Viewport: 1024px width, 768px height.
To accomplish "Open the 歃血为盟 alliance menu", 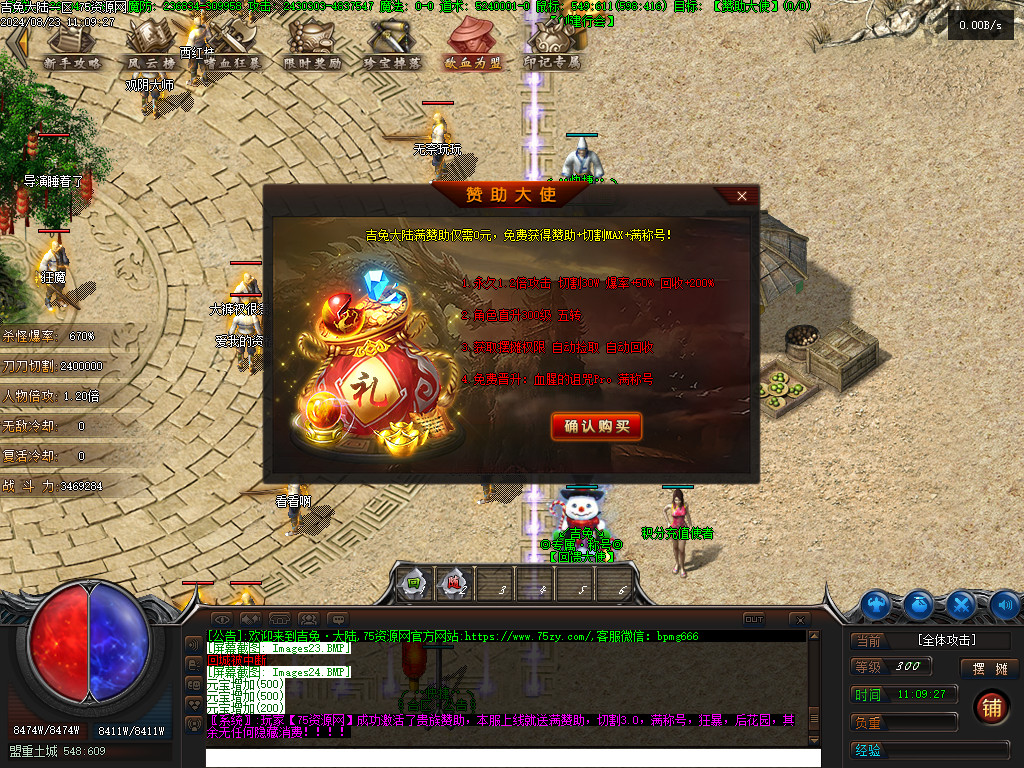I will 473,47.
